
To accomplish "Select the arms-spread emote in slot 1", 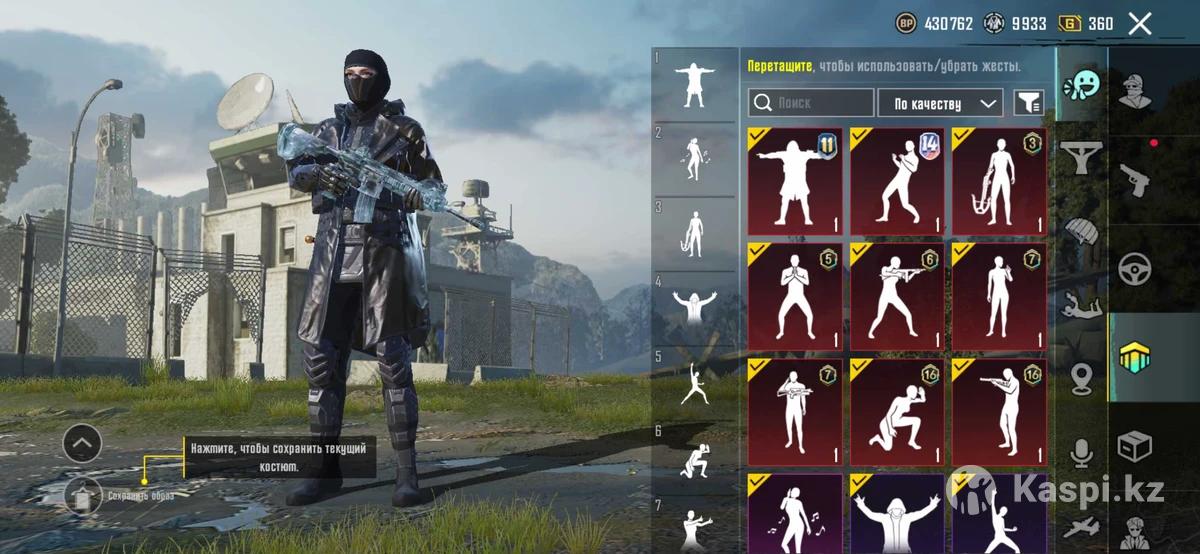I will [694, 84].
